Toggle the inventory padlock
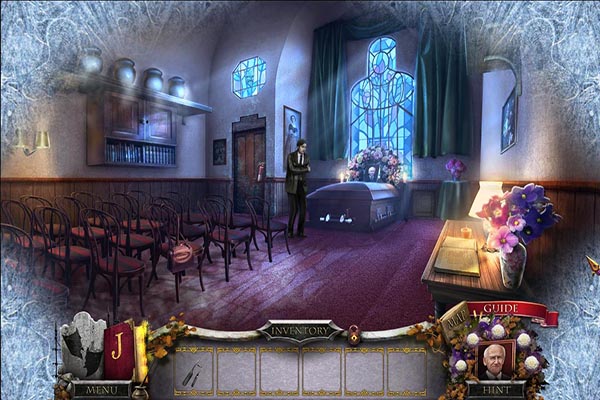Screen dimensions: 600x400 (x=354, y=339)
